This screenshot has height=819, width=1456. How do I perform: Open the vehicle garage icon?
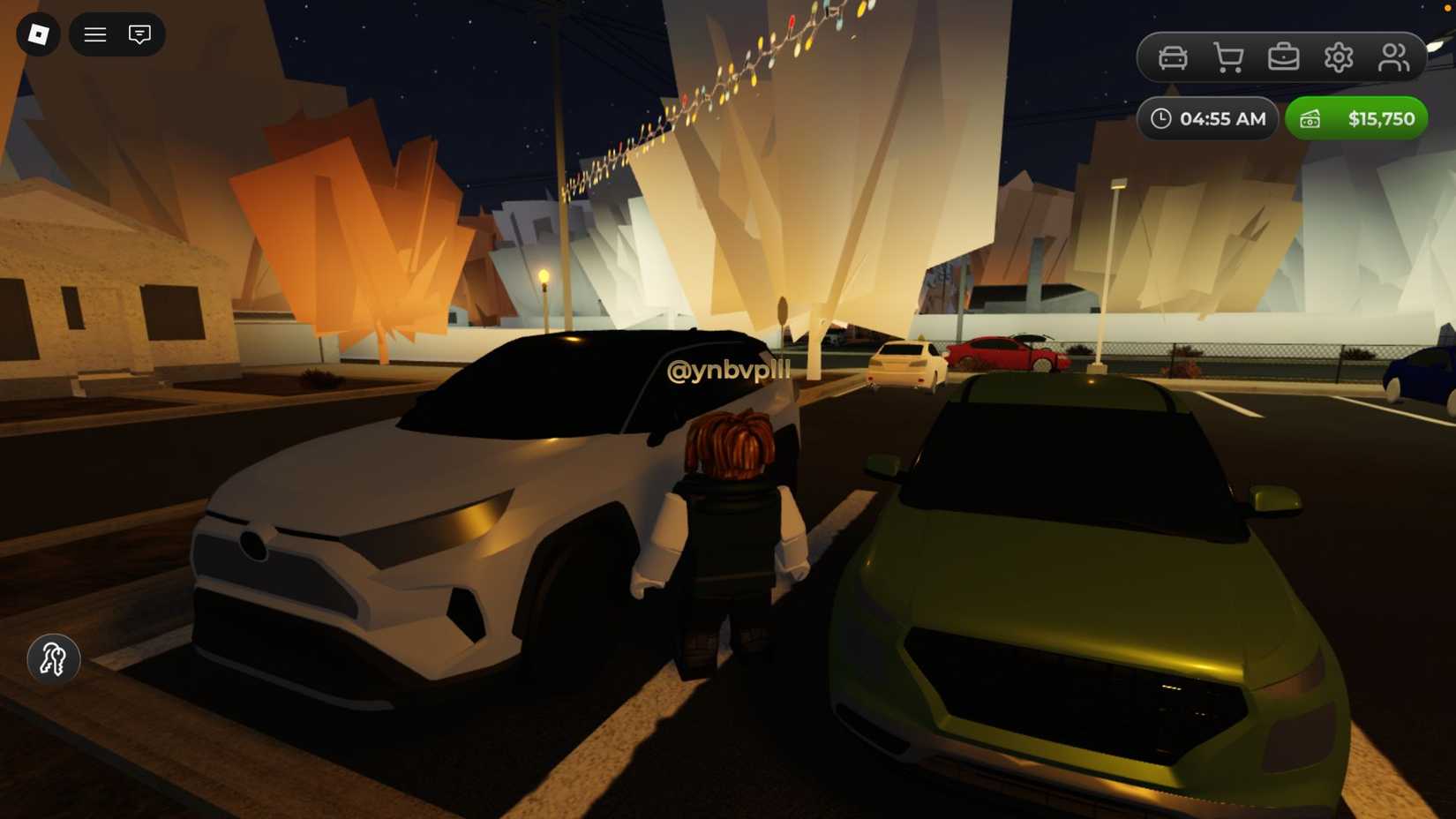pos(1172,56)
